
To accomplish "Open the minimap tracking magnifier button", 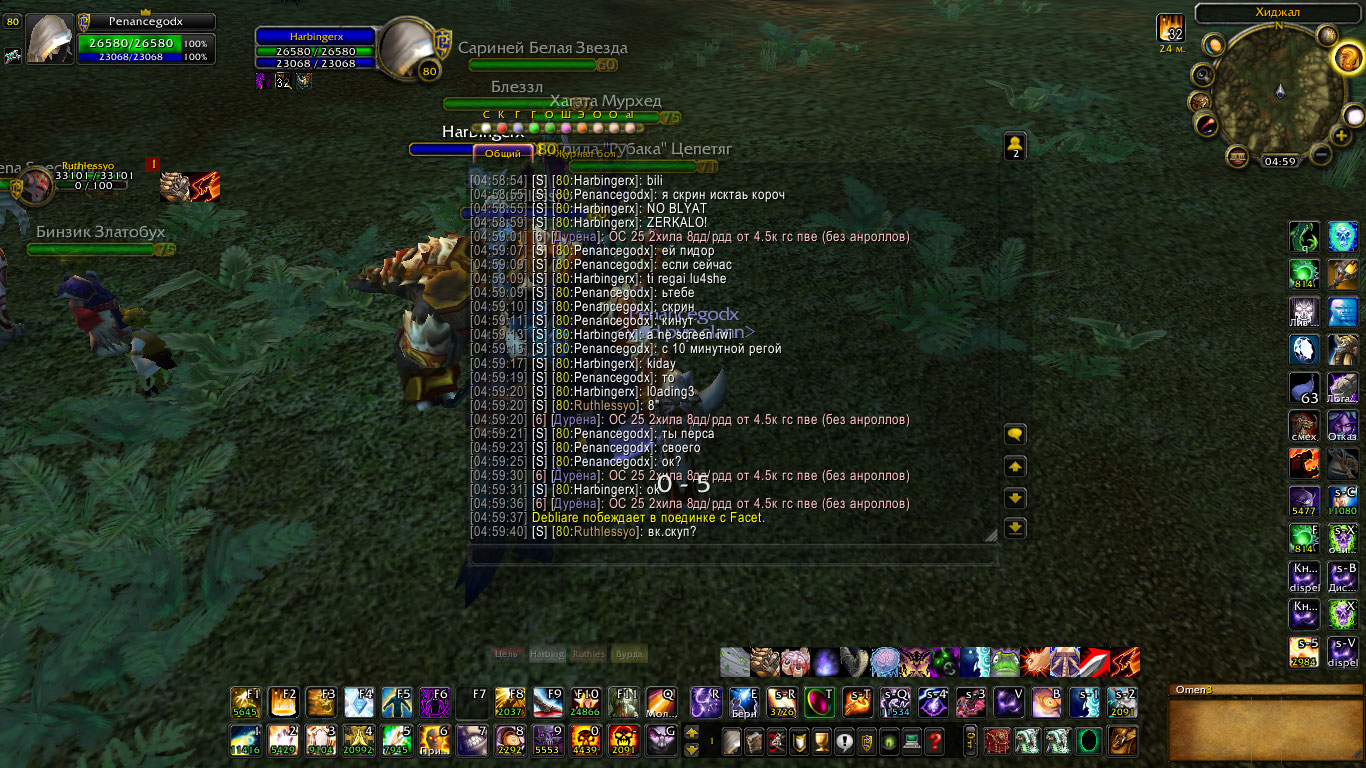I will click(1203, 75).
